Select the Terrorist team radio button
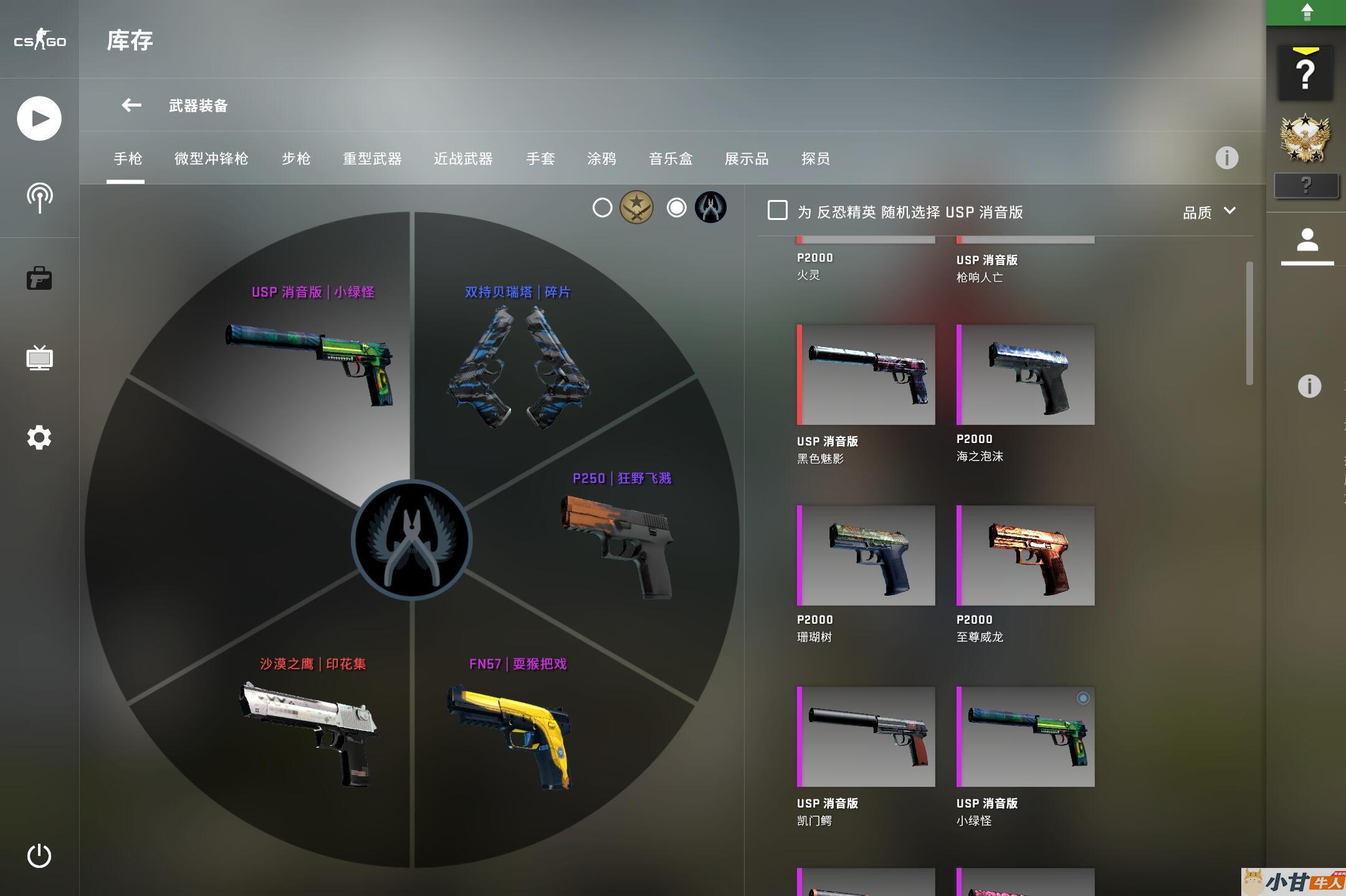Screen dimensions: 1346x896 coord(603,207)
